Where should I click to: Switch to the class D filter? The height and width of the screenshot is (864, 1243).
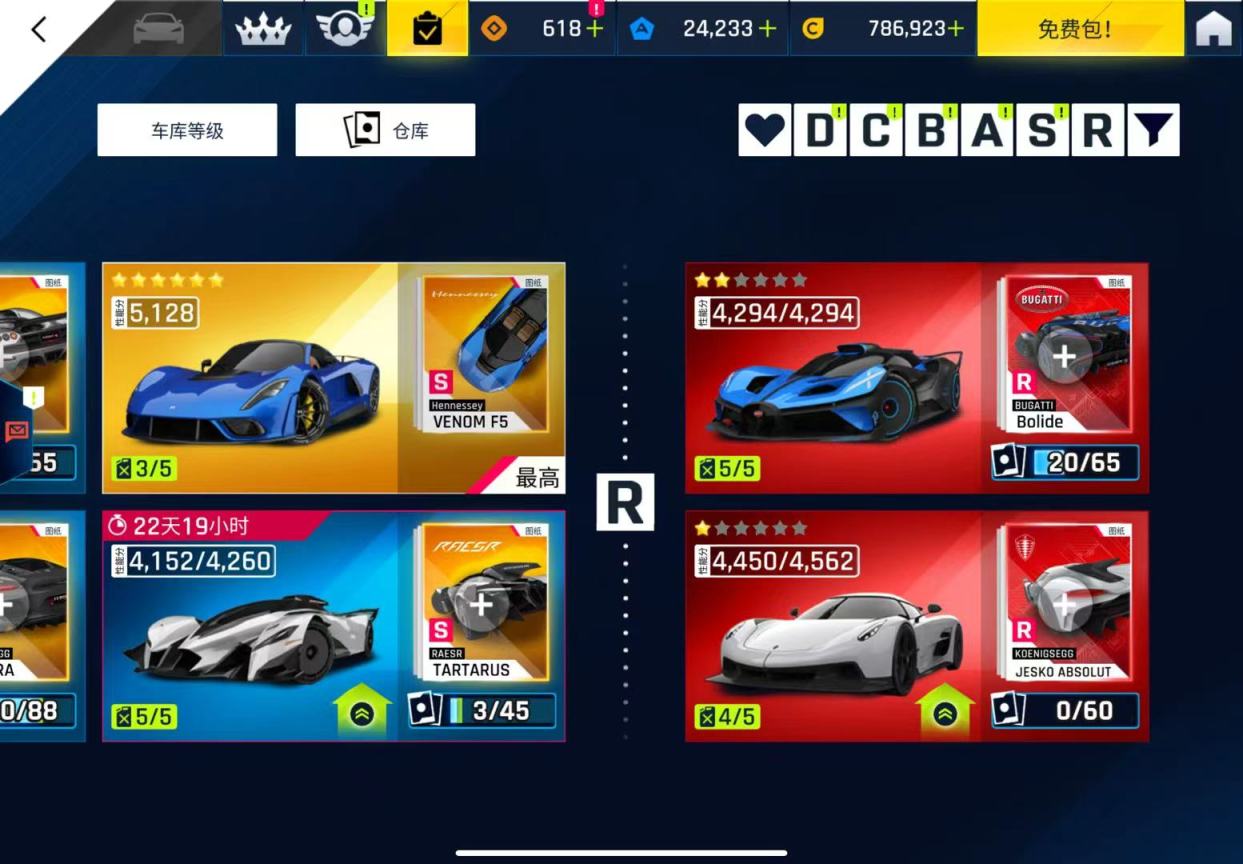tap(820, 130)
